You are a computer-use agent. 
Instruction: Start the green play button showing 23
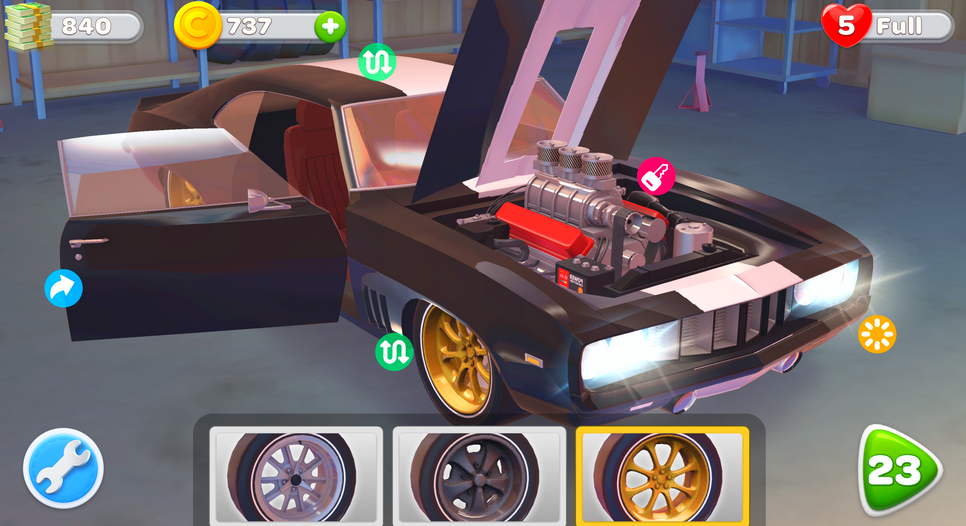tap(898, 470)
